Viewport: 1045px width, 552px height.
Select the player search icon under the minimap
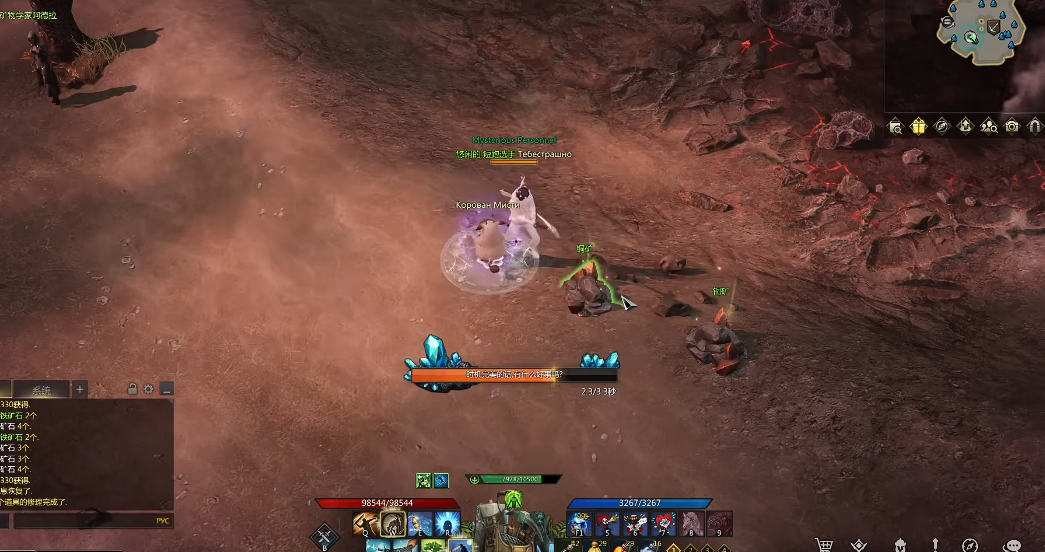pyautogui.click(x=989, y=126)
